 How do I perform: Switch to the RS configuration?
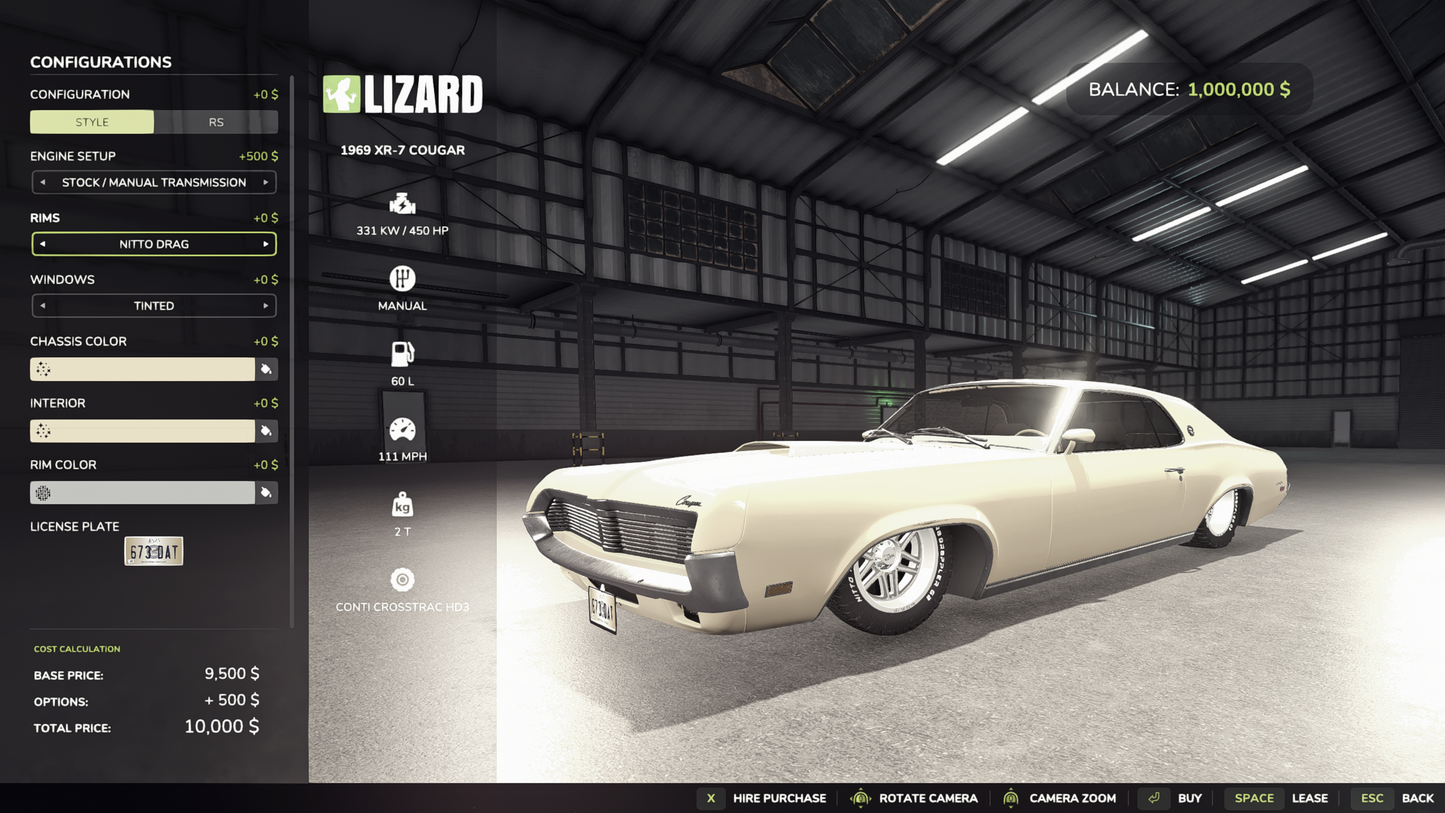point(216,122)
